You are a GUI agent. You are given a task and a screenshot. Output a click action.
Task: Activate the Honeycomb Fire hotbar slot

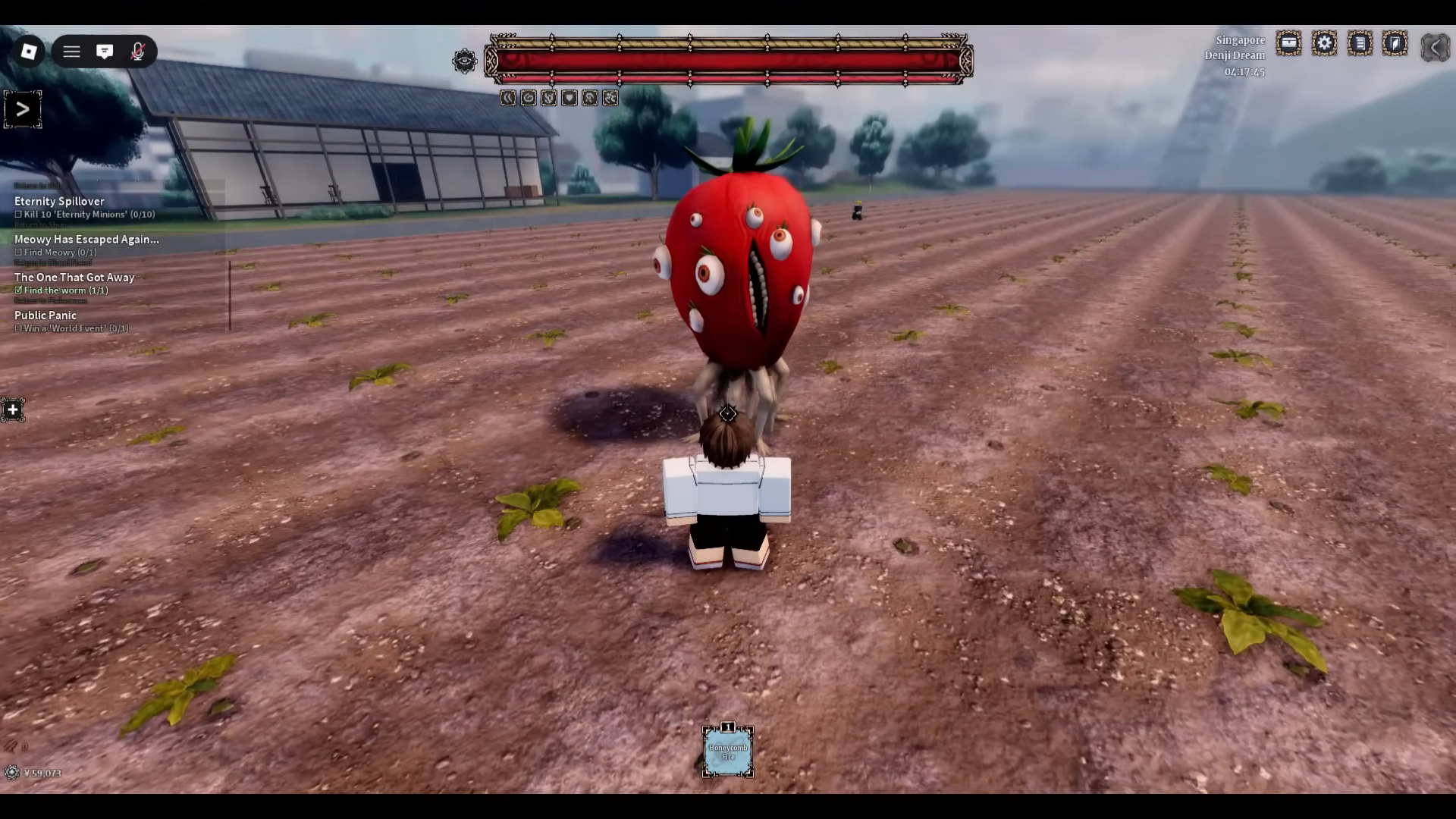(727, 752)
